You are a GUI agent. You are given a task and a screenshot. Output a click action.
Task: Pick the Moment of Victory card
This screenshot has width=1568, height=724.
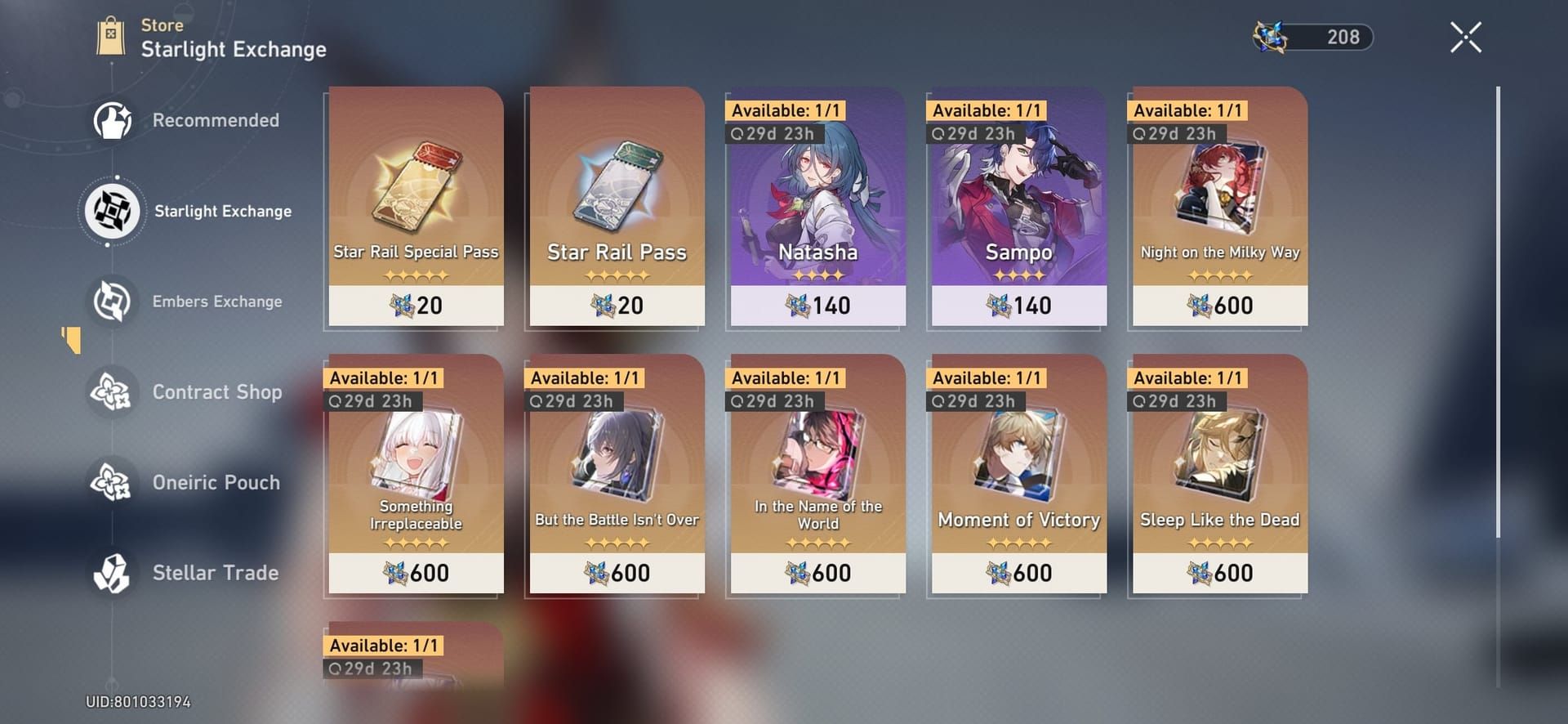point(1018,474)
